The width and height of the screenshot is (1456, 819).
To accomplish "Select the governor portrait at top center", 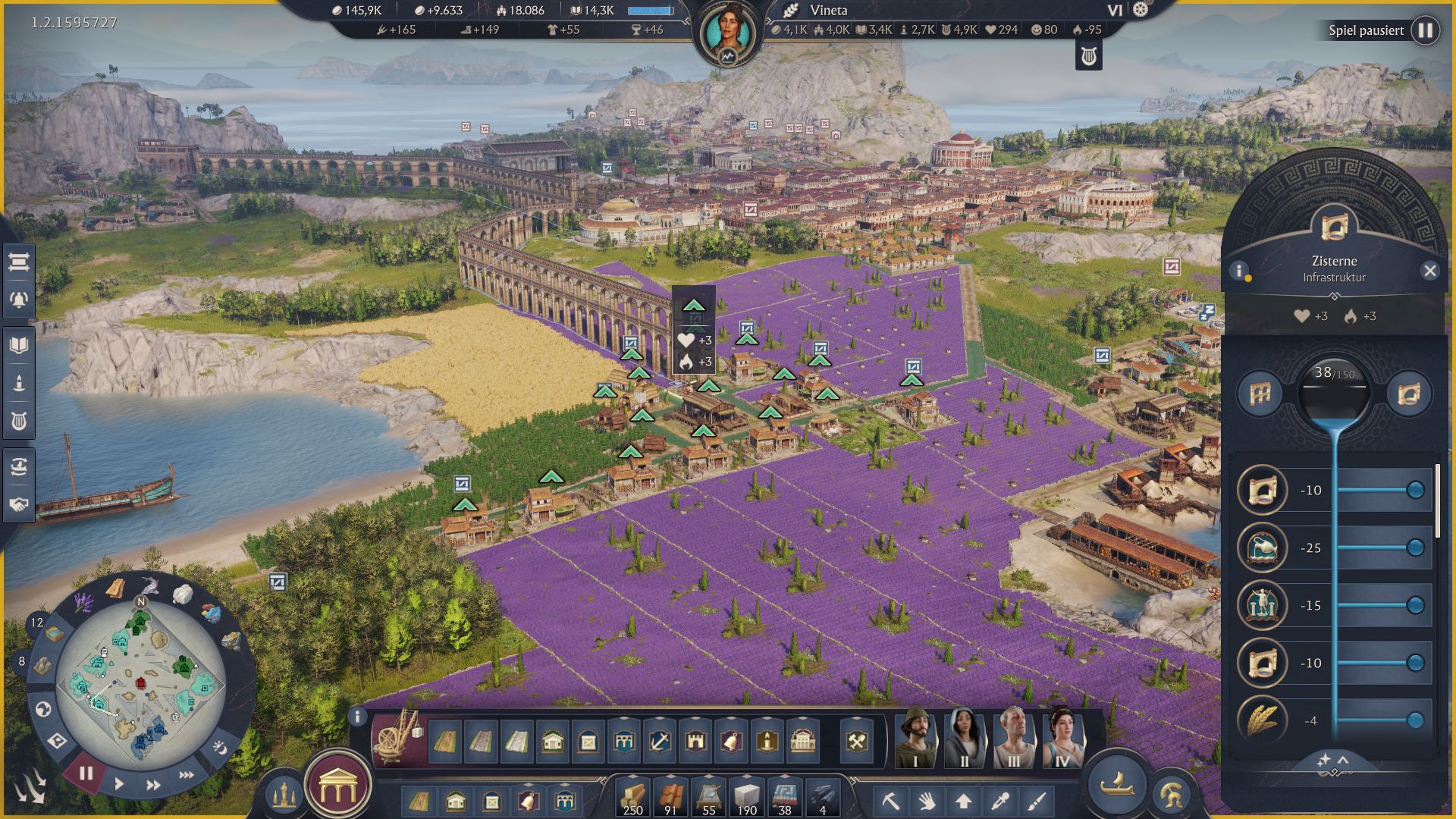I will 728,34.
